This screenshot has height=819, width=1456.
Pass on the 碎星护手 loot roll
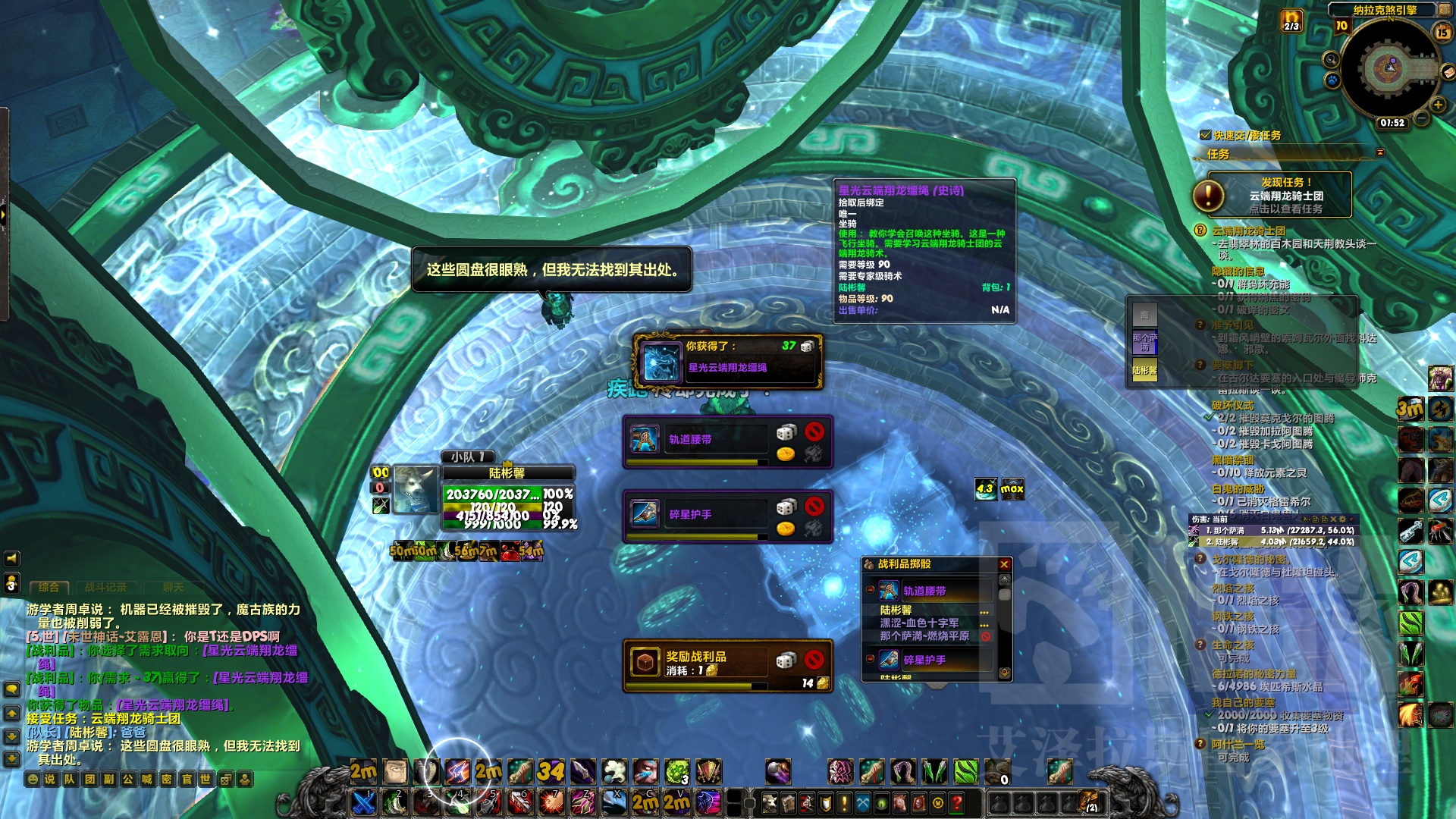click(814, 506)
